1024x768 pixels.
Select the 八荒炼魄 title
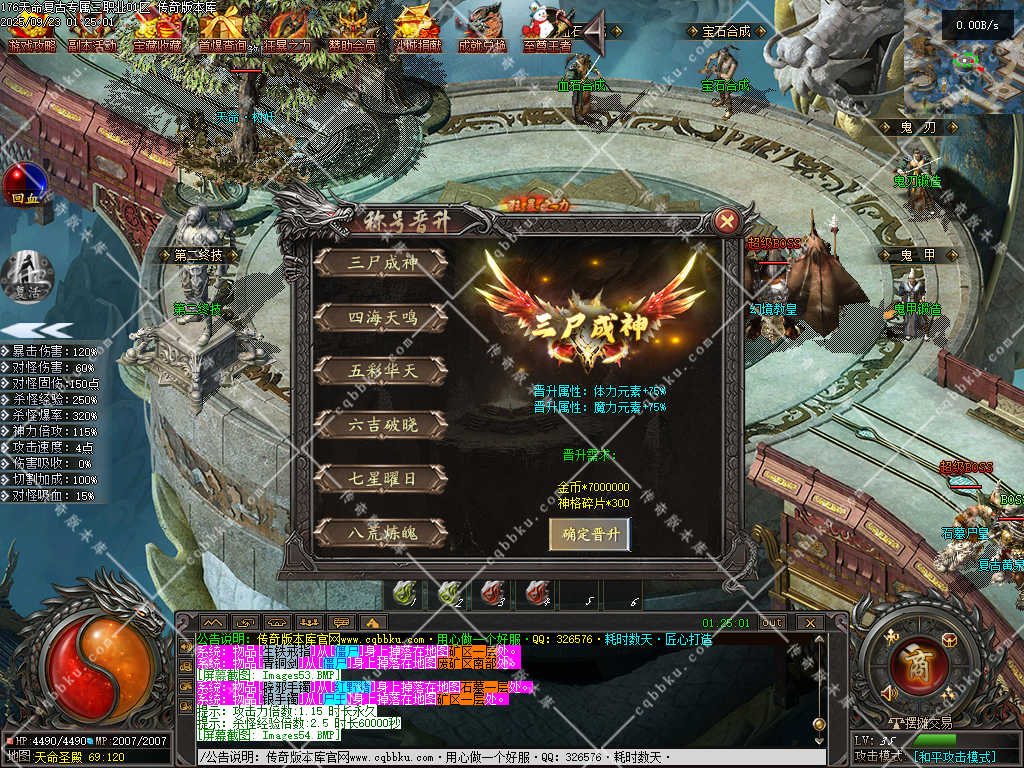(x=381, y=533)
